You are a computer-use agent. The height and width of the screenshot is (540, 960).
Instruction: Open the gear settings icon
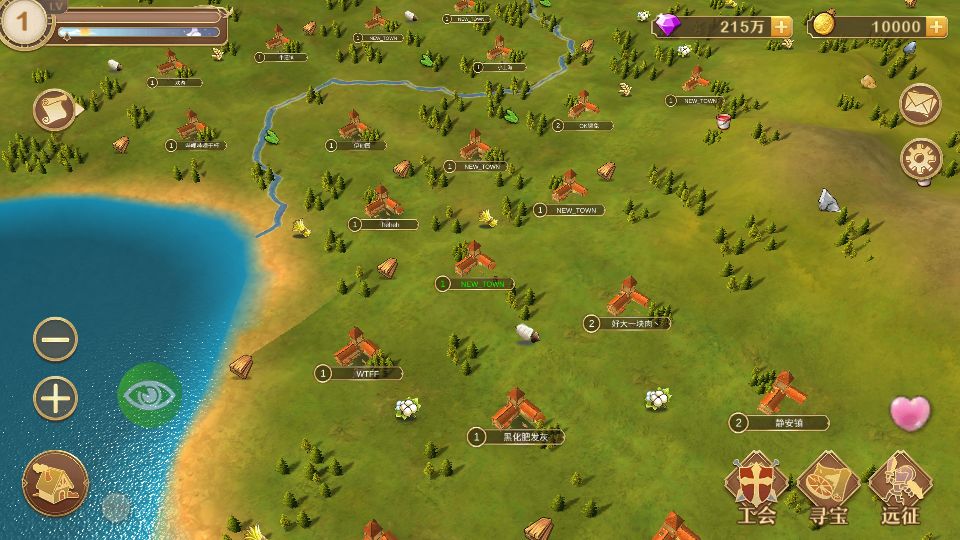click(921, 158)
